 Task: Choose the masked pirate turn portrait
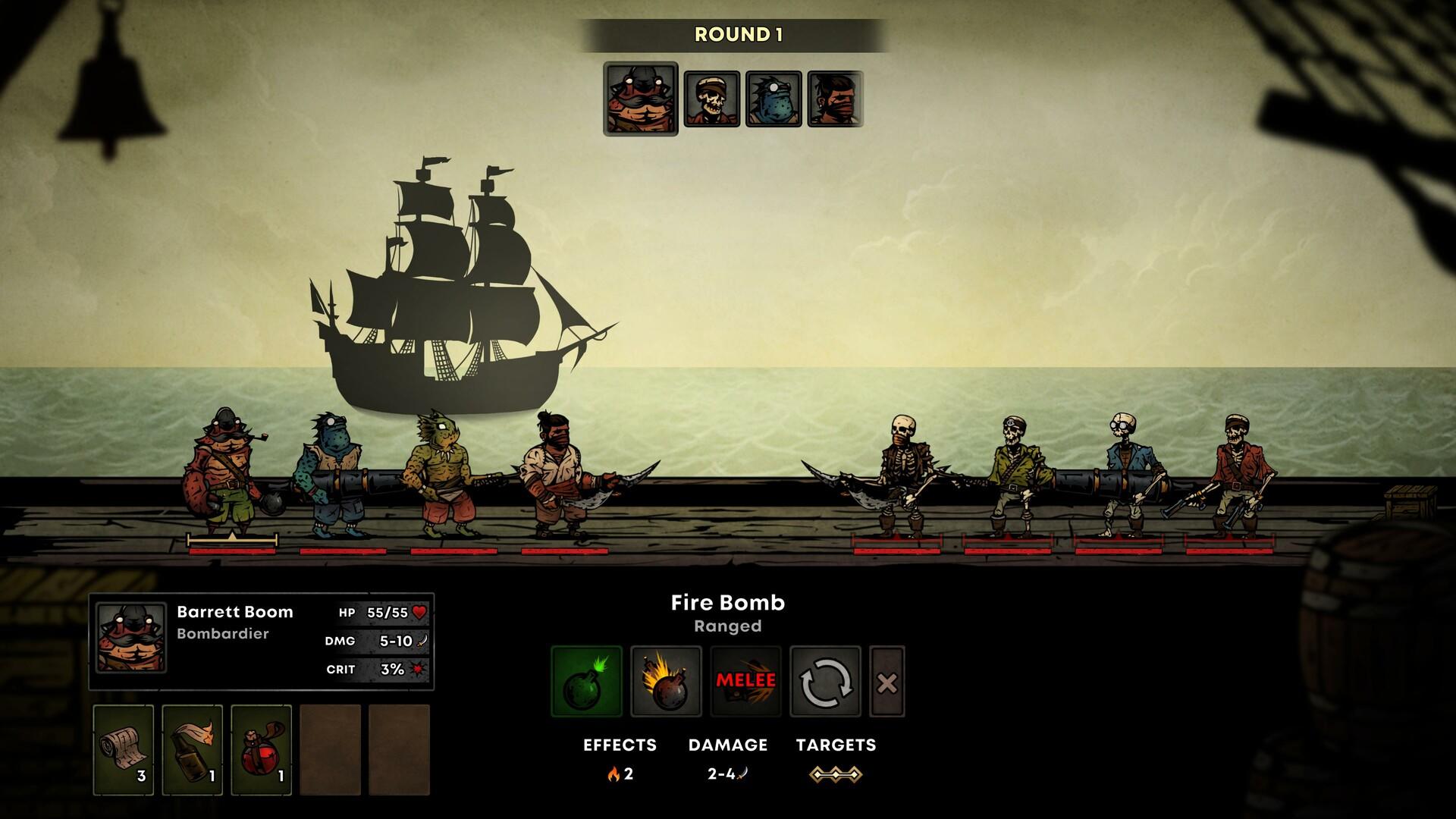835,99
